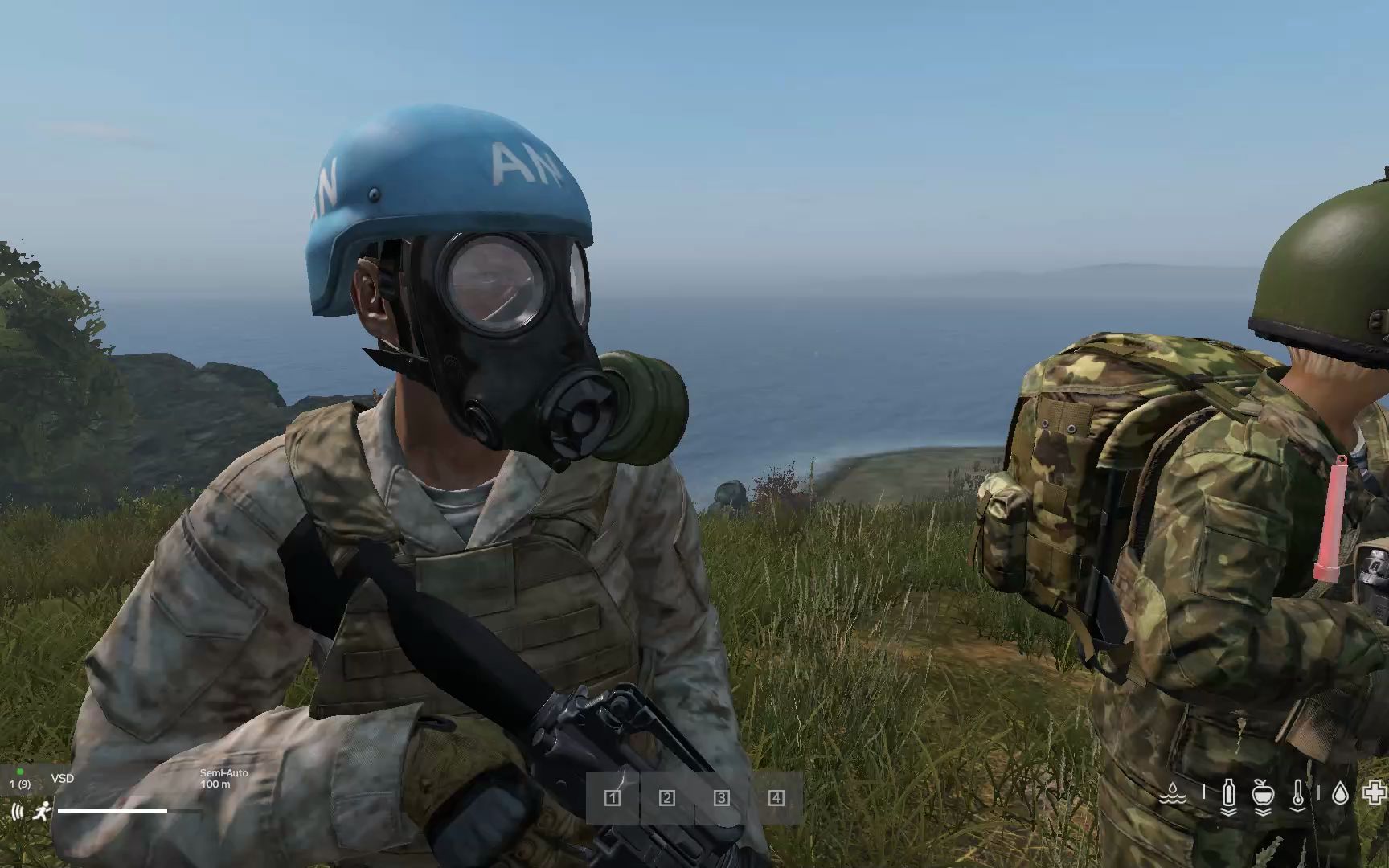The width and height of the screenshot is (1389, 868).
Task: Click the ammo count 1 (9) display
Action: tap(20, 784)
